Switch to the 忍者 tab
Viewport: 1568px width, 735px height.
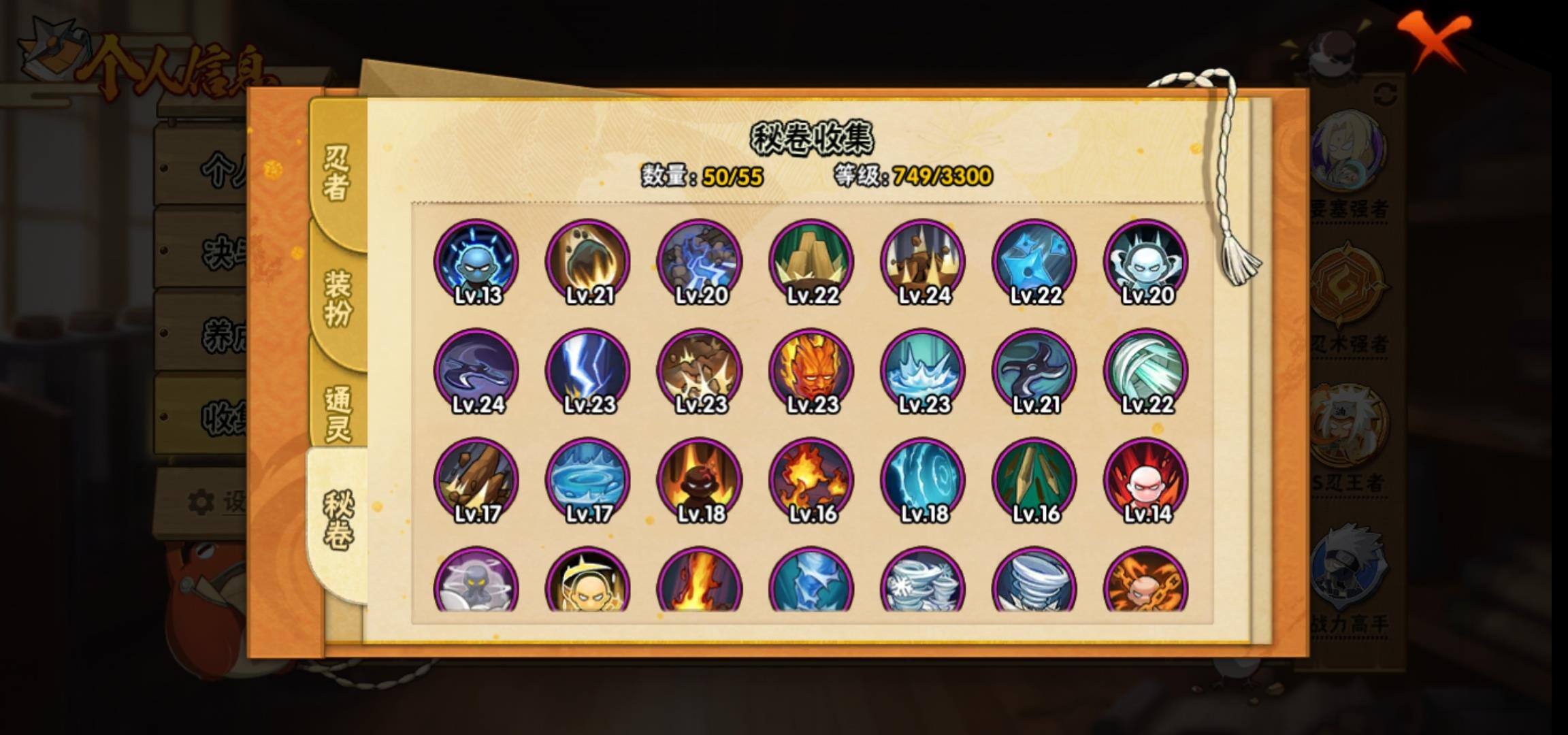[x=337, y=174]
